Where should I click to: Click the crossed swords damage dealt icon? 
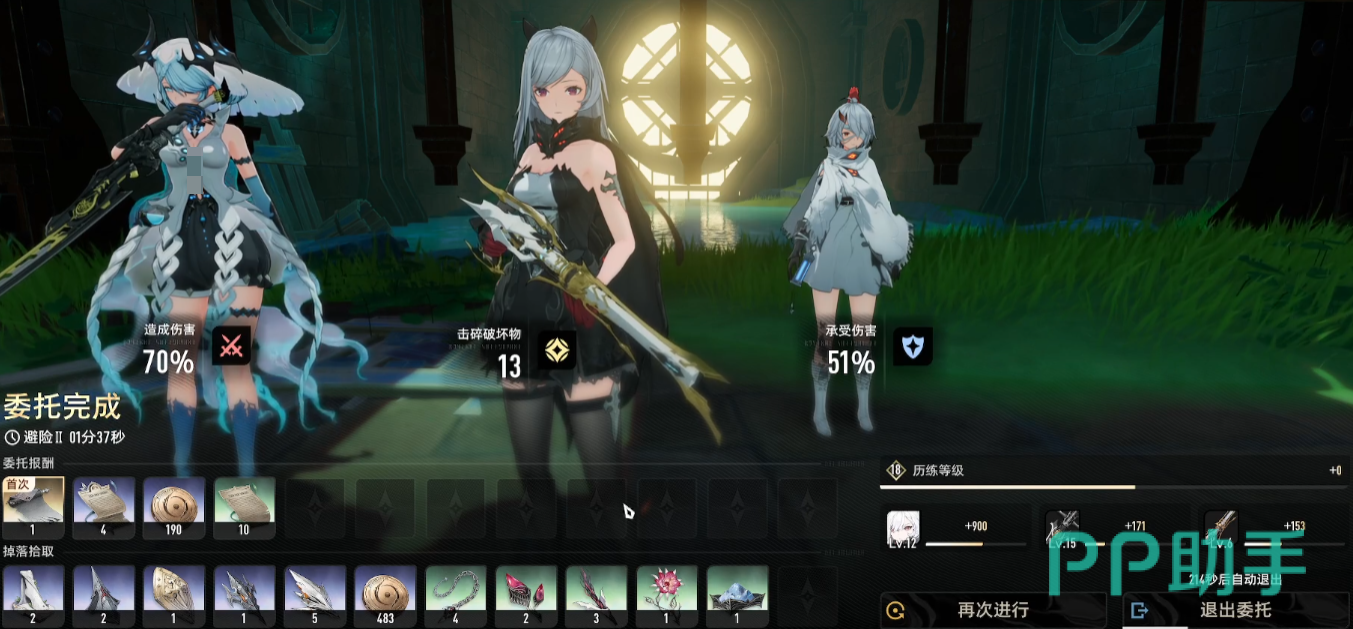click(x=231, y=347)
